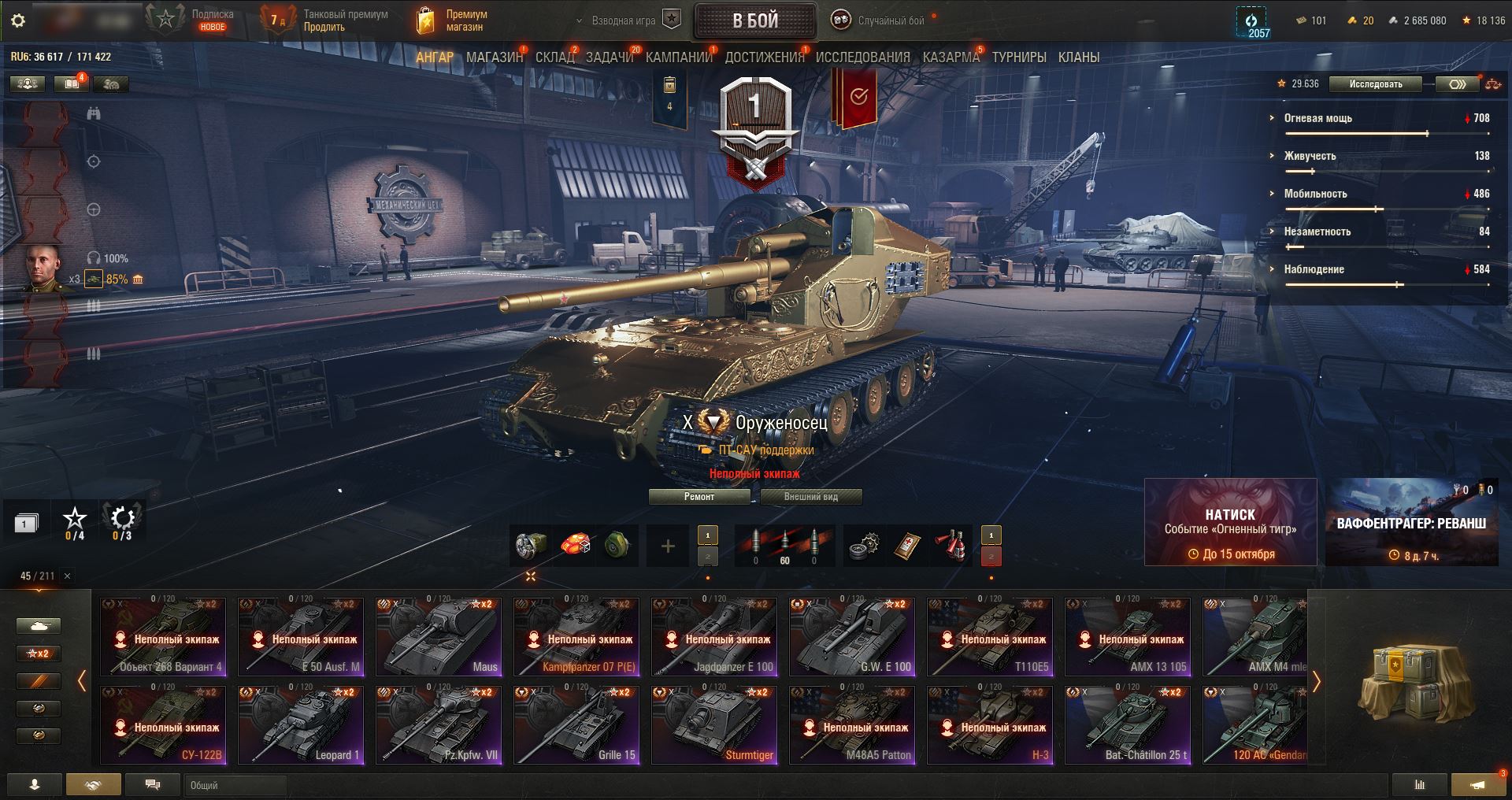
Task: Switch to the МАГАЗИН tab
Action: [494, 57]
